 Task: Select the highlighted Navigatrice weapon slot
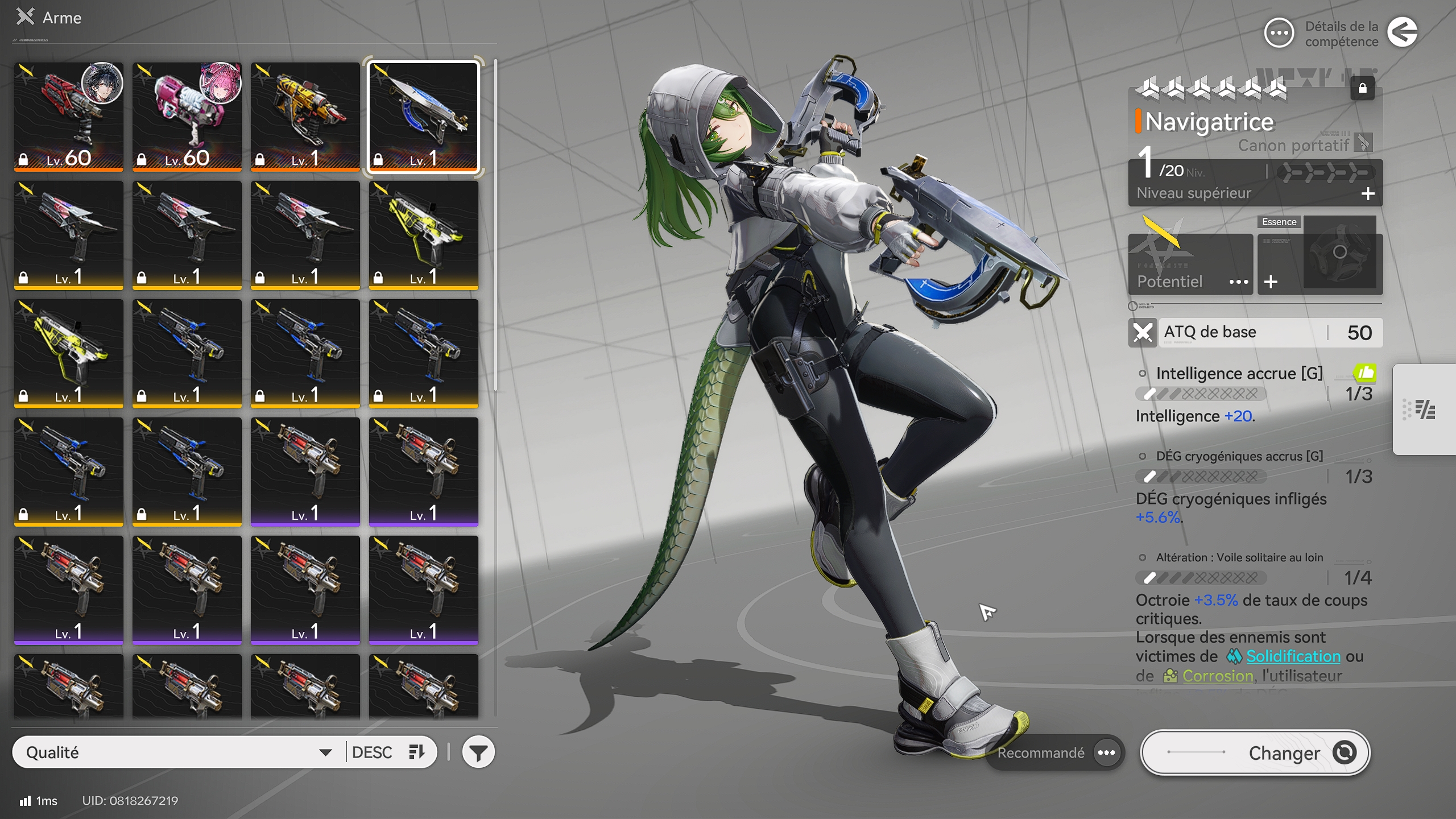[x=424, y=116]
